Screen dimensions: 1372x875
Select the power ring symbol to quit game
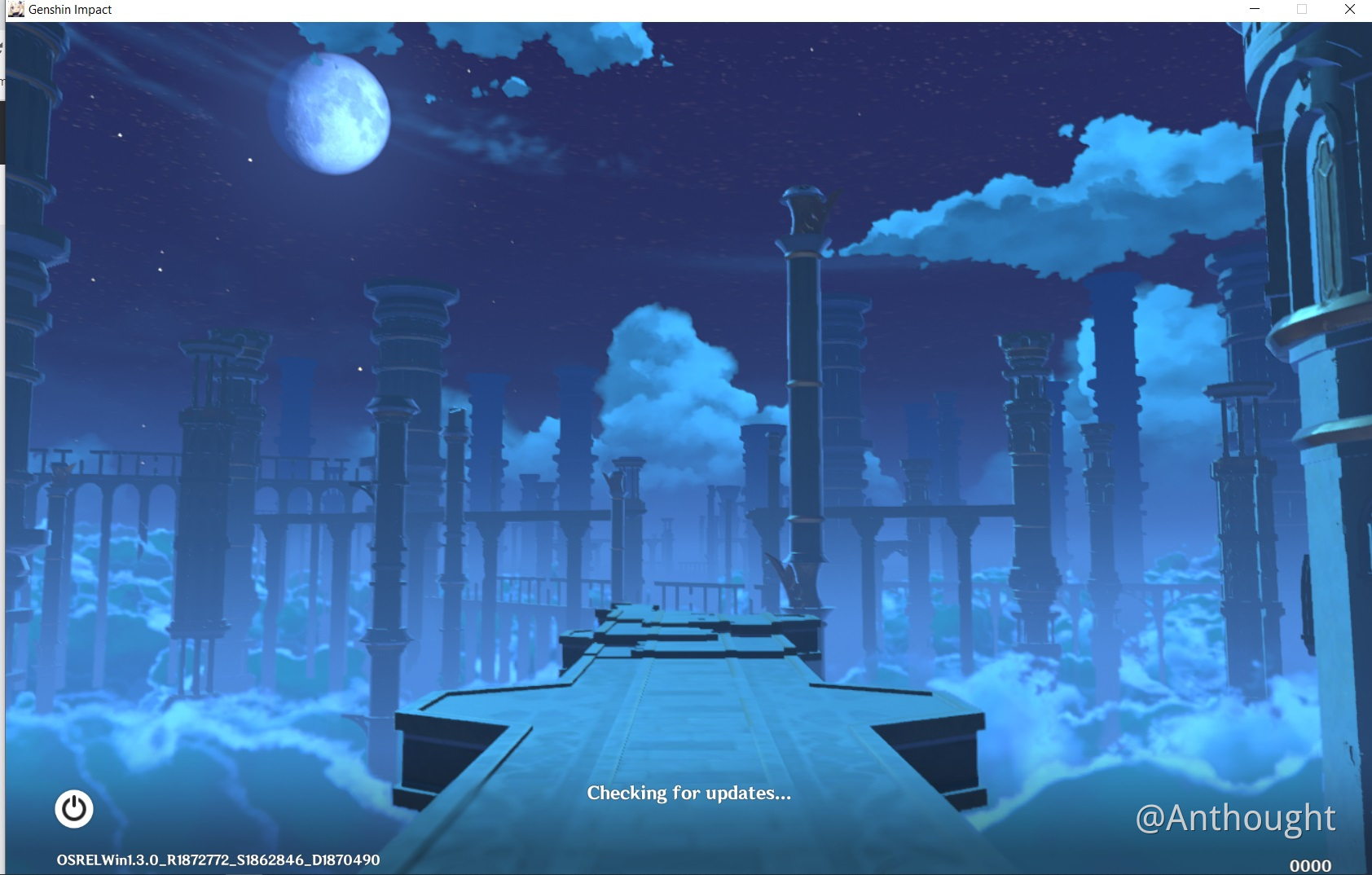pyautogui.click(x=75, y=810)
